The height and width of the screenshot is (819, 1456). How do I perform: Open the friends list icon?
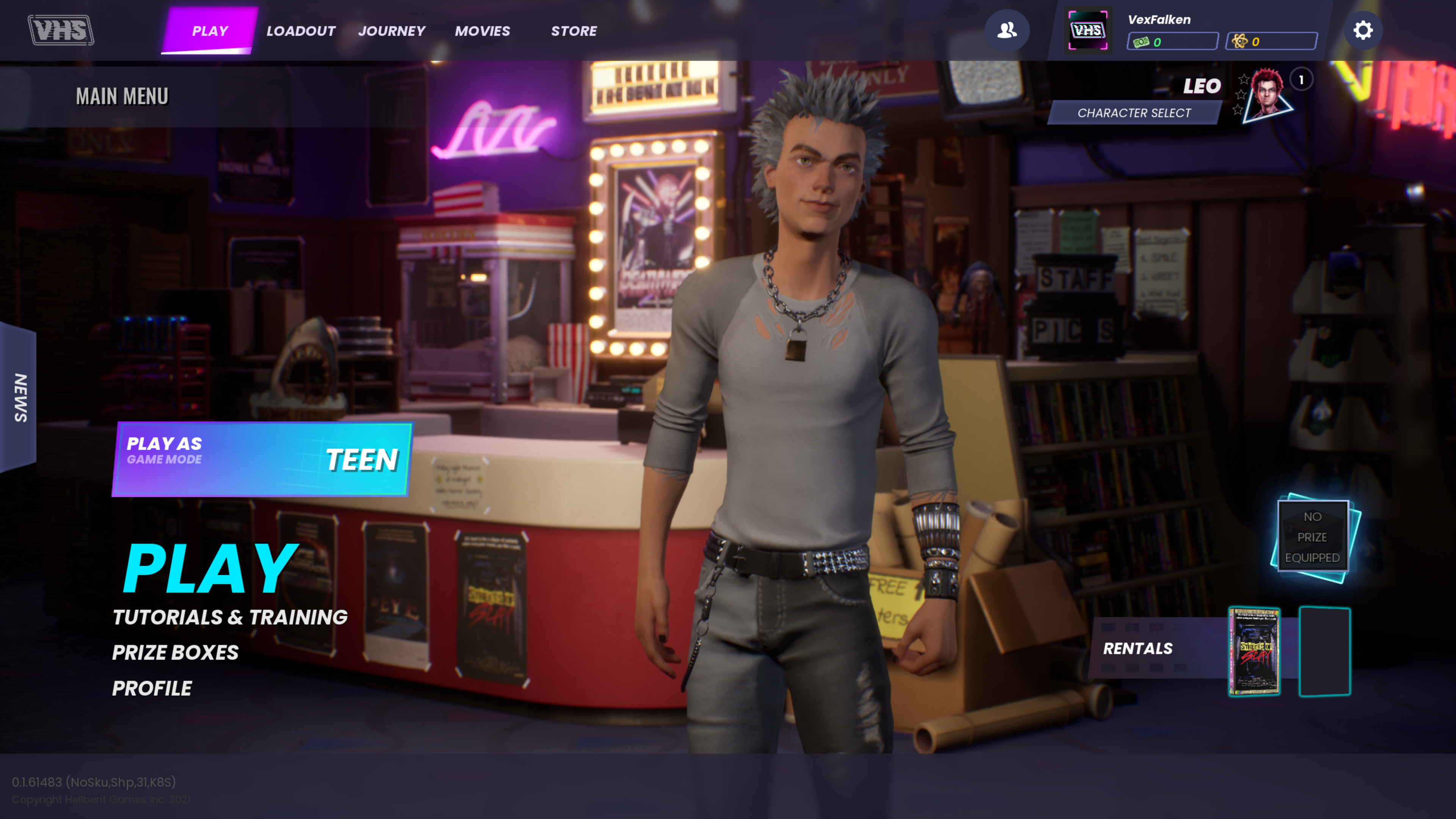click(1007, 30)
